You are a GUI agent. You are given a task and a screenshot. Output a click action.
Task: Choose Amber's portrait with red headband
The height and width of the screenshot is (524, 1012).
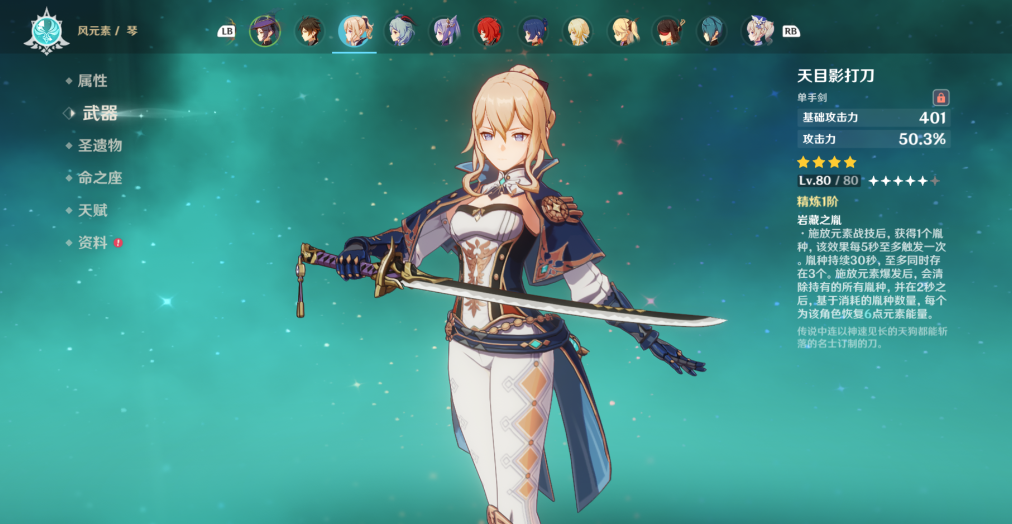click(x=668, y=31)
